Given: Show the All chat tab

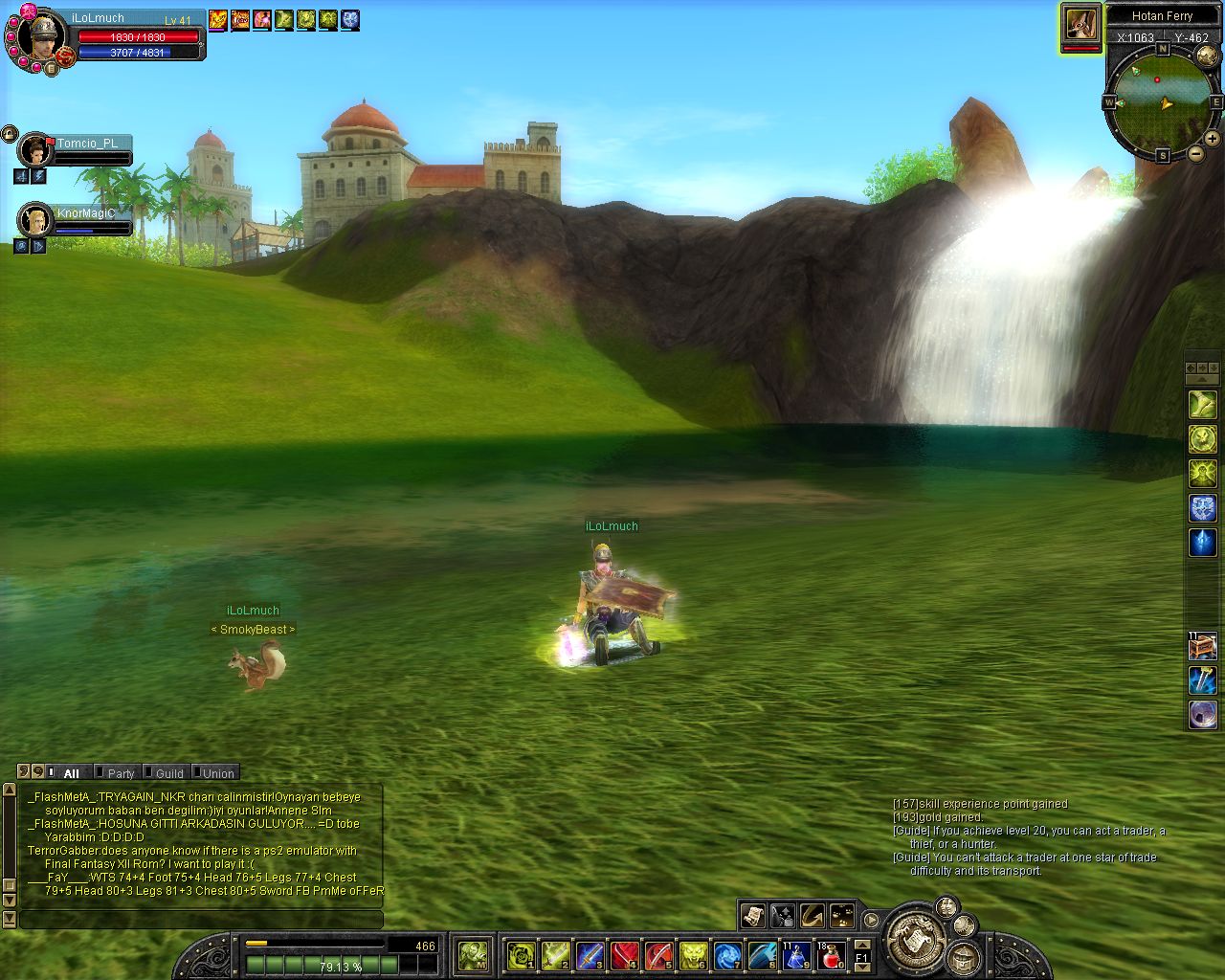Looking at the screenshot, I should pos(71,773).
